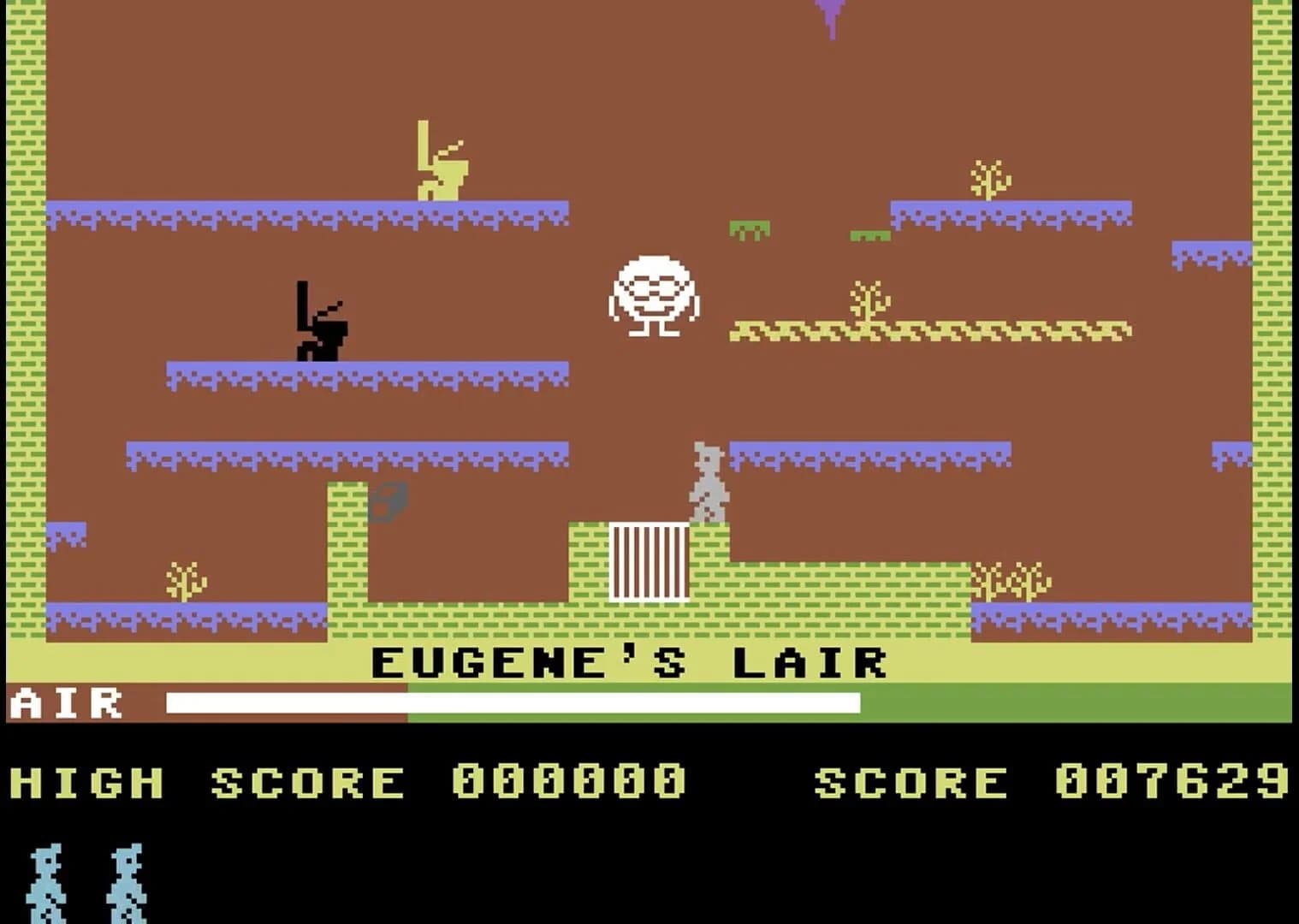Click the purple stalactite at the top
This screenshot has height=924, width=1299.
pos(828,15)
